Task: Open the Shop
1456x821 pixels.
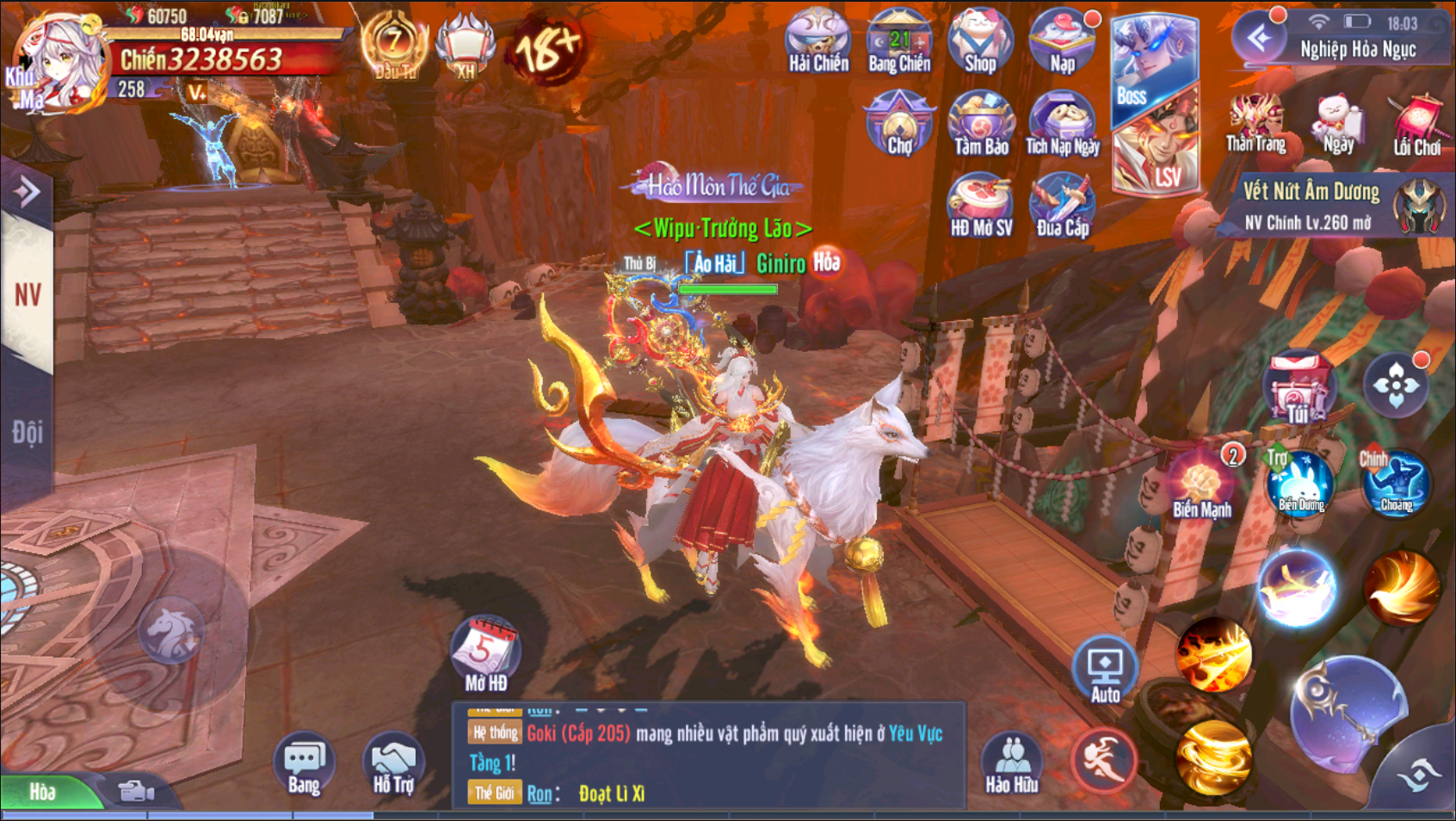Action: [x=980, y=41]
